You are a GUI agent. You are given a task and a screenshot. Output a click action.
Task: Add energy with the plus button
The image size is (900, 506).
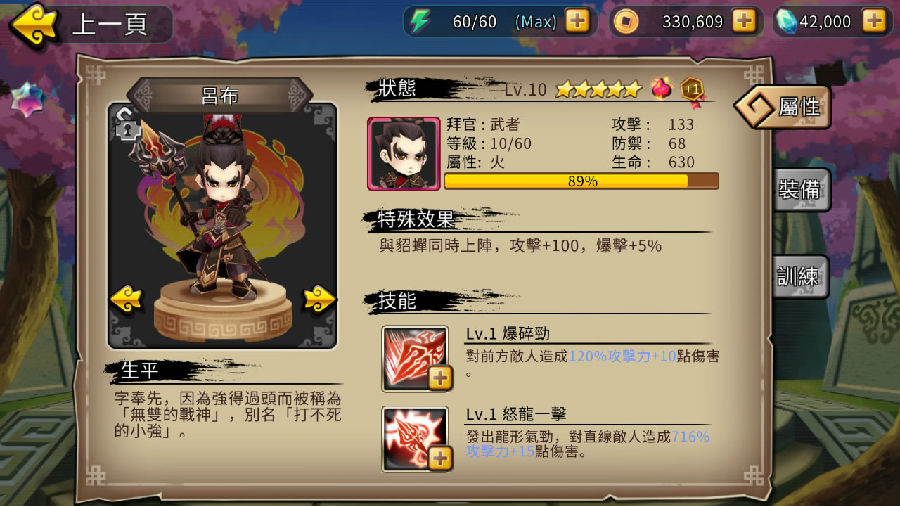(577, 20)
